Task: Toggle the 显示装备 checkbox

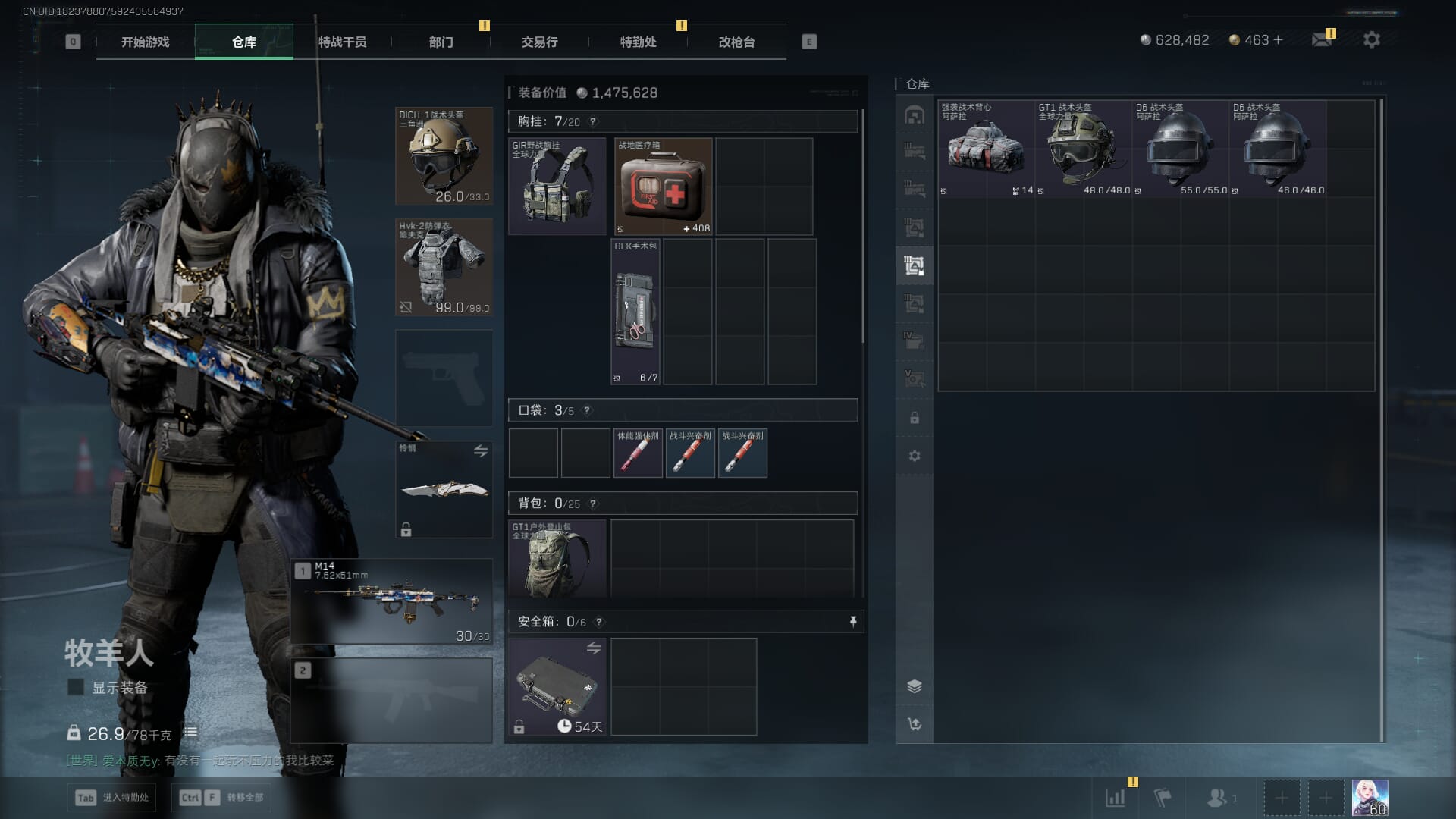Action: [76, 688]
